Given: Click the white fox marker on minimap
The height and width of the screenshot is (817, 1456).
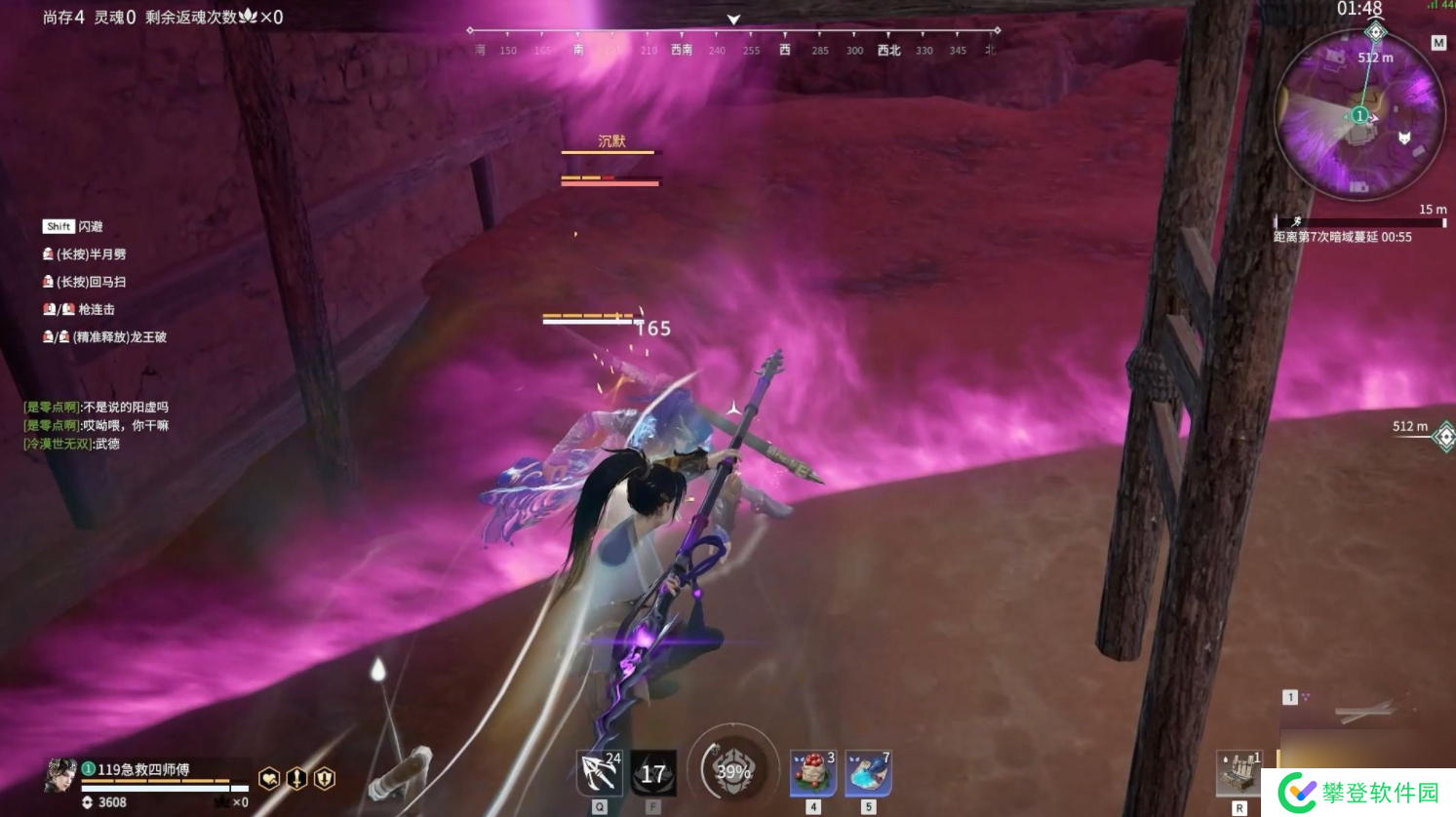Looking at the screenshot, I should [x=1404, y=137].
